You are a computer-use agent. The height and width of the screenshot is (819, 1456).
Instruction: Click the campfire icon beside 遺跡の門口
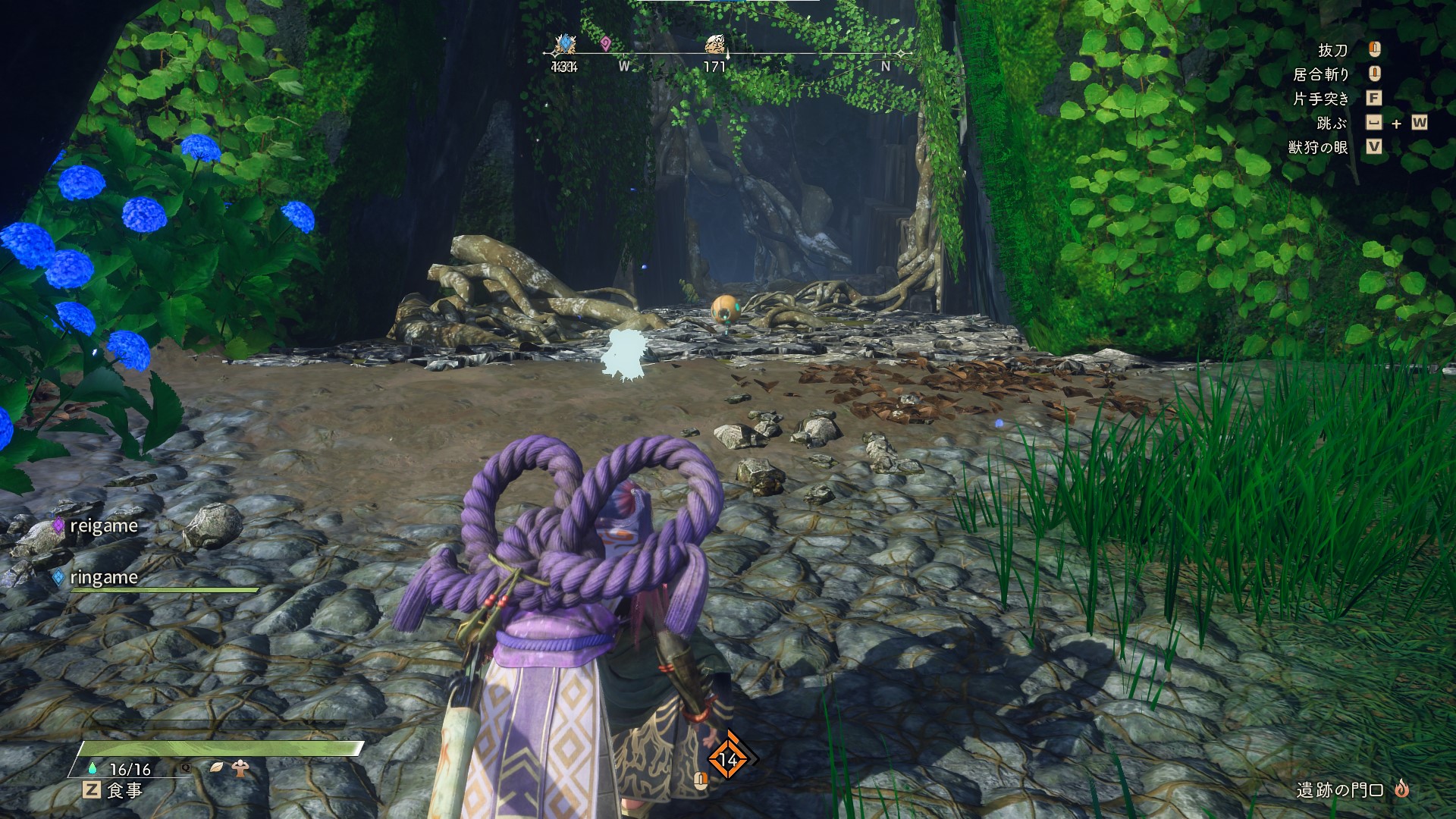click(1401, 789)
